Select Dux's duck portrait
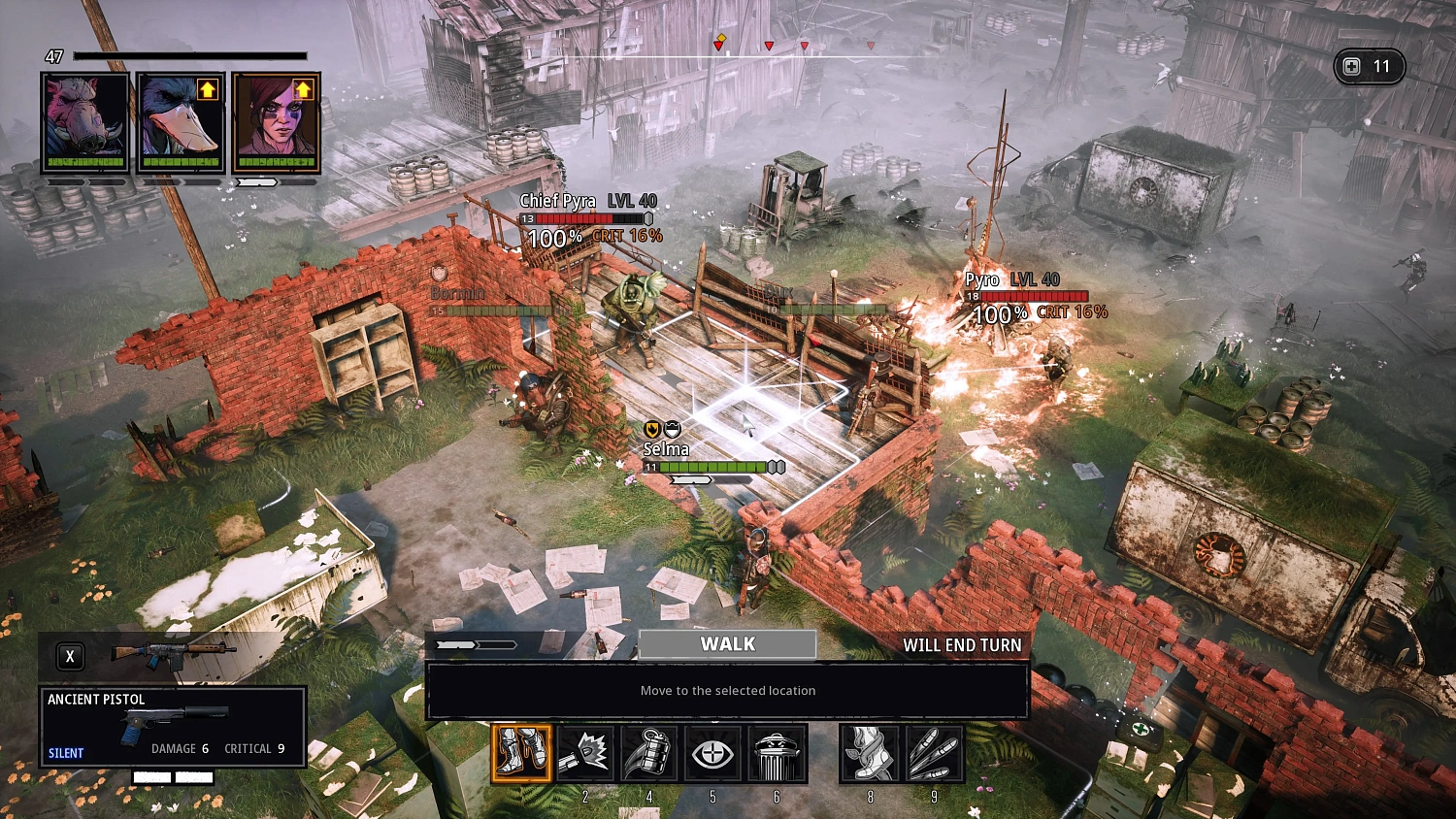 [x=180, y=121]
